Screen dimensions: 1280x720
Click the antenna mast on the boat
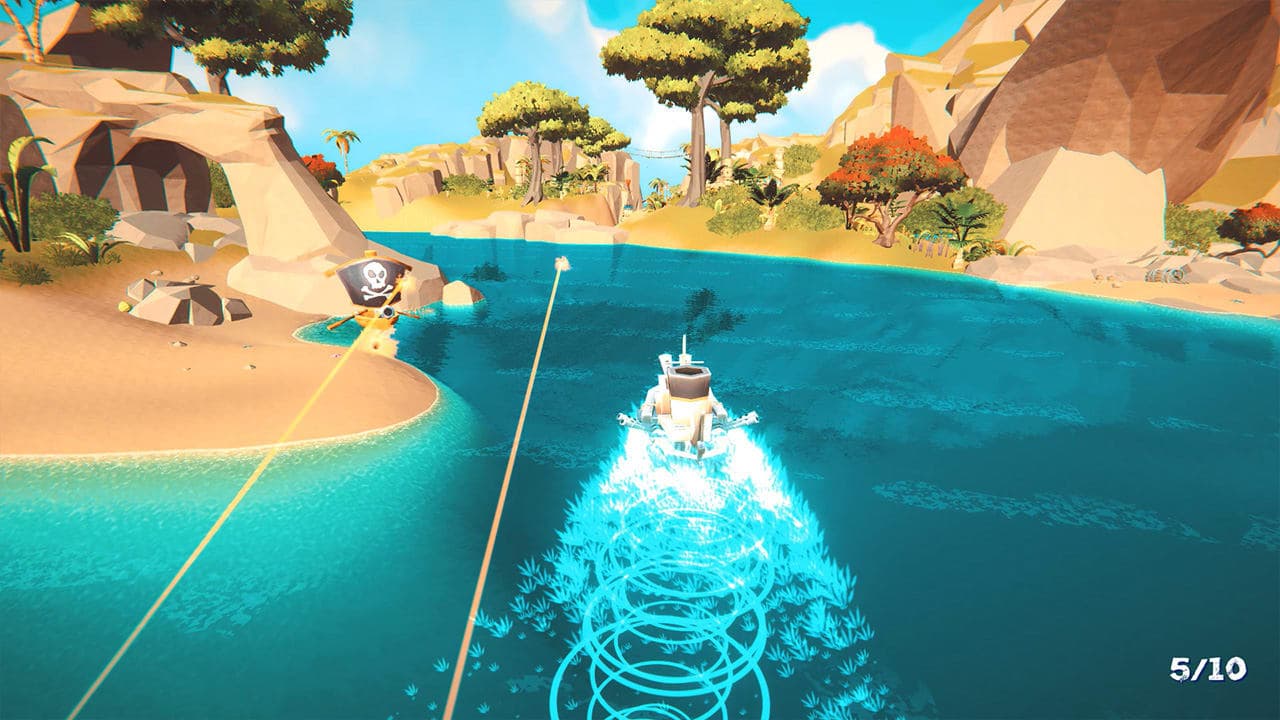click(x=684, y=348)
